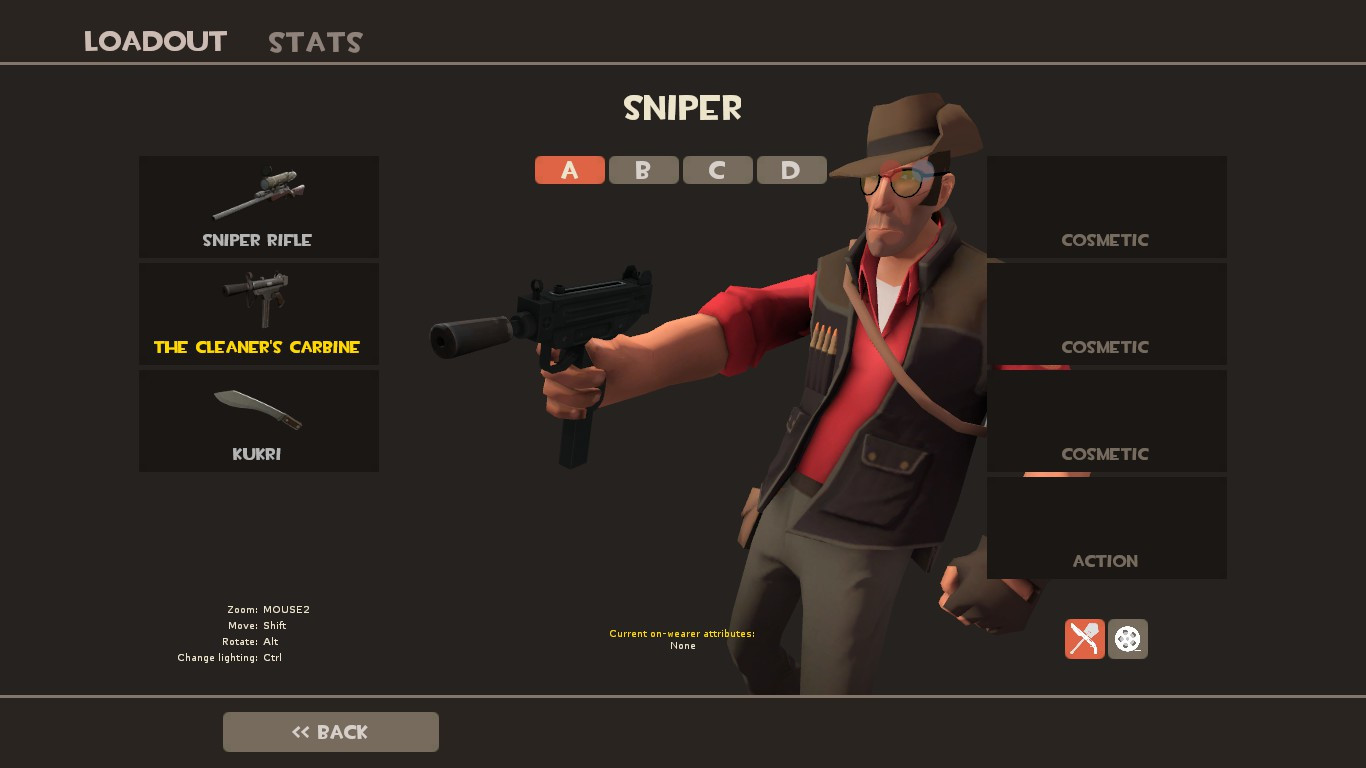The height and width of the screenshot is (768, 1366).
Task: Open the STATS tab
Action: [314, 42]
